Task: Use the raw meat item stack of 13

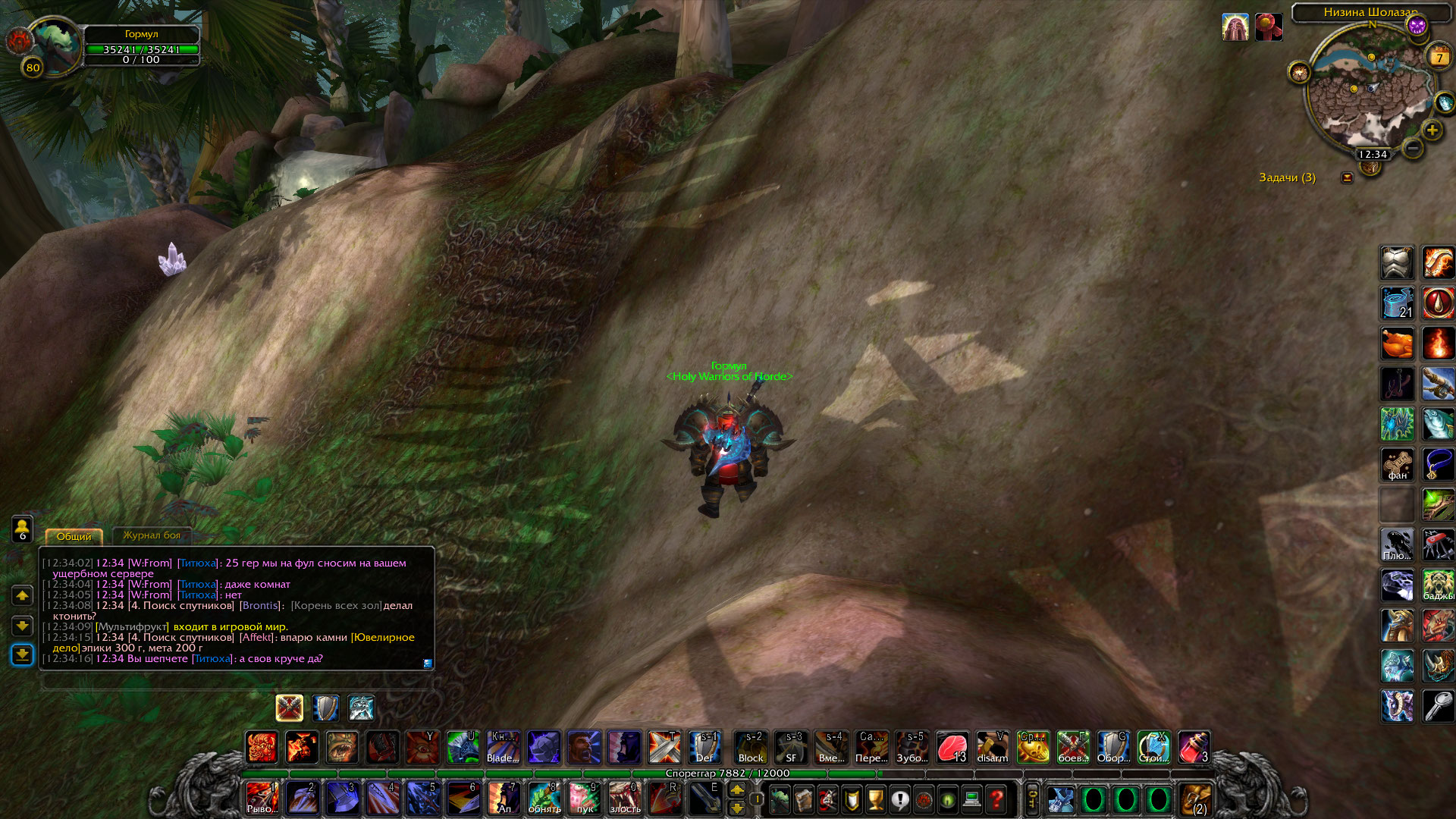Action: [952, 747]
